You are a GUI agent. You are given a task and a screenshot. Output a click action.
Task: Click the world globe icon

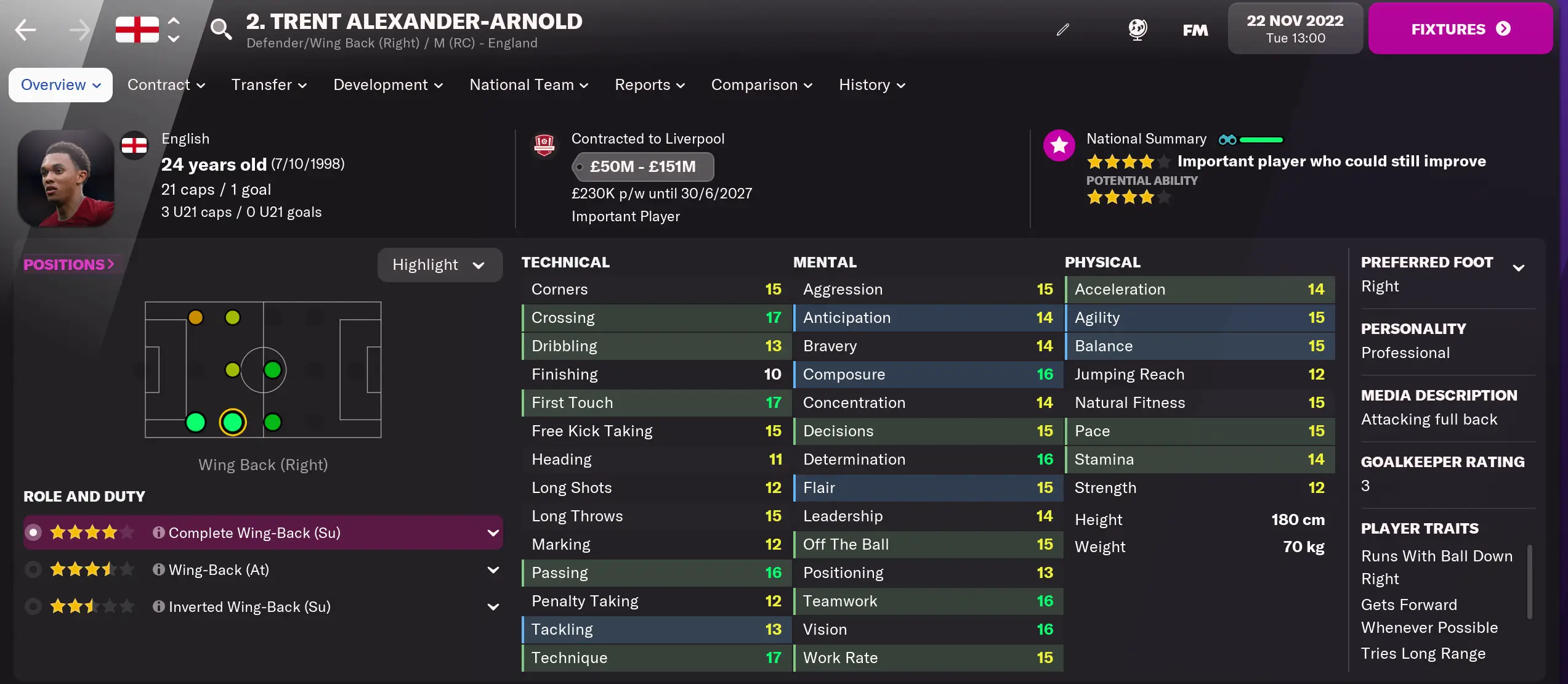click(x=1137, y=29)
